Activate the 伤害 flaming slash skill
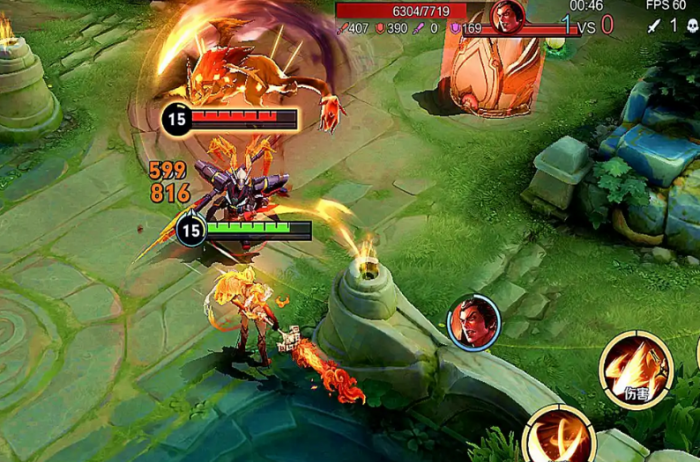This screenshot has width=700, height=462. (636, 369)
